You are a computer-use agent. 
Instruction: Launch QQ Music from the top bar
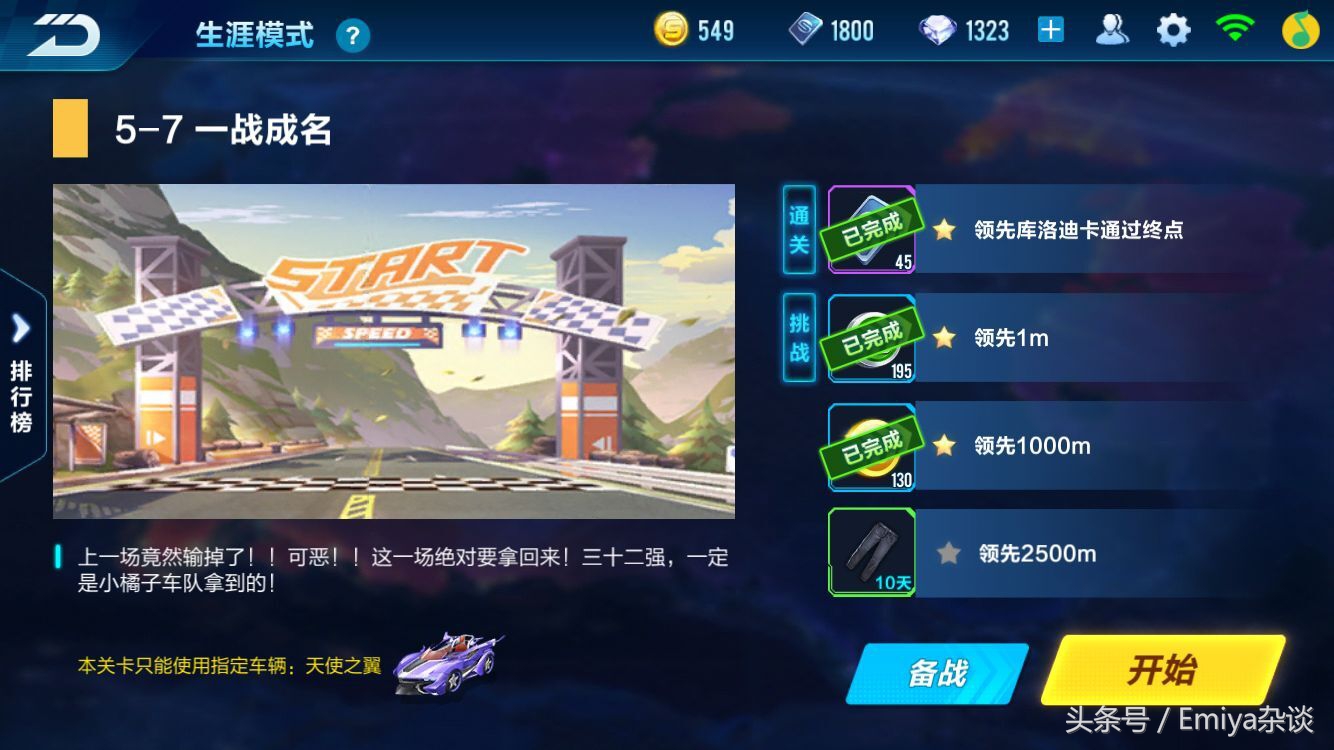1301,29
